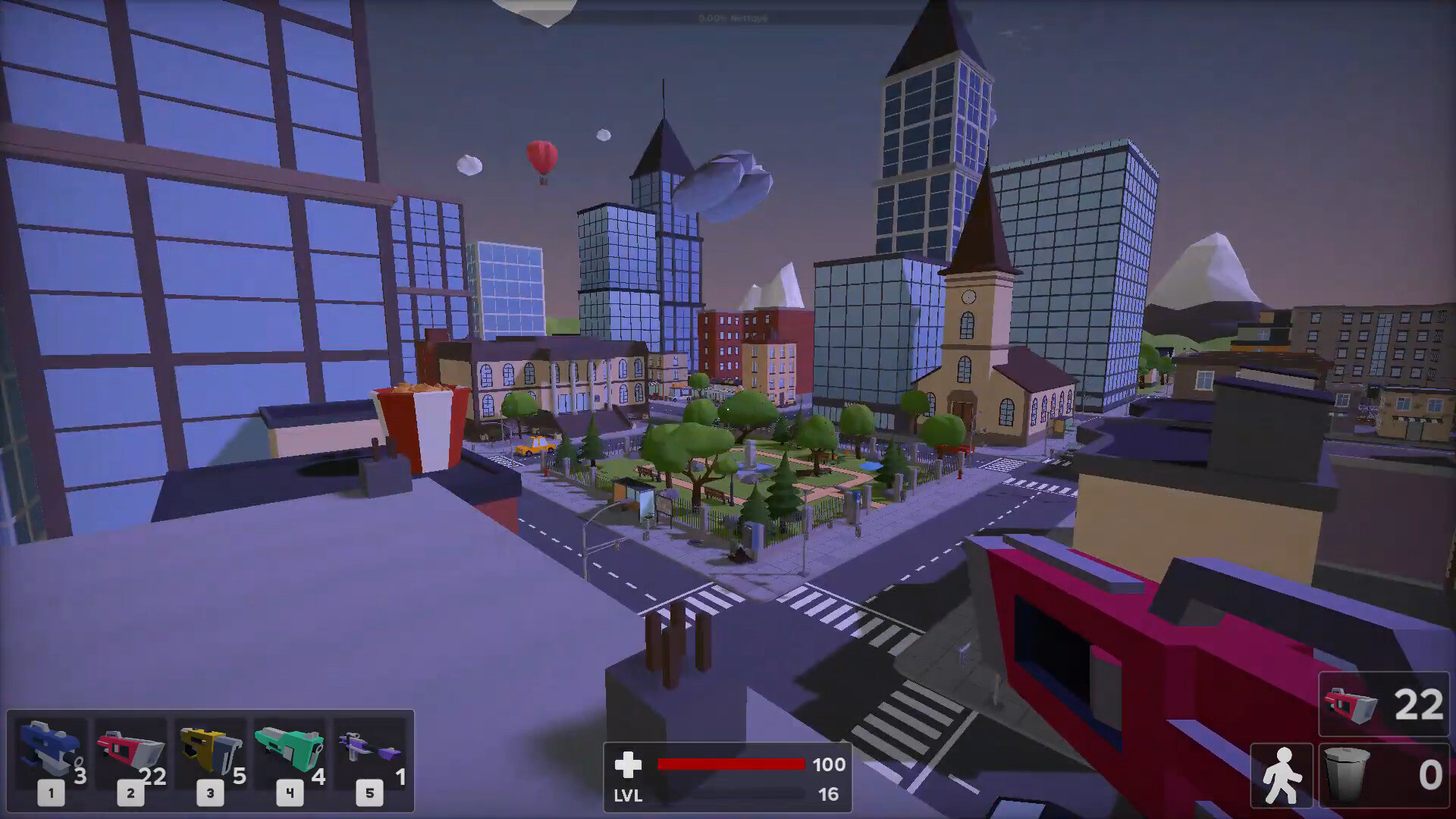Click the "LVL" label next to the bar

(x=628, y=796)
